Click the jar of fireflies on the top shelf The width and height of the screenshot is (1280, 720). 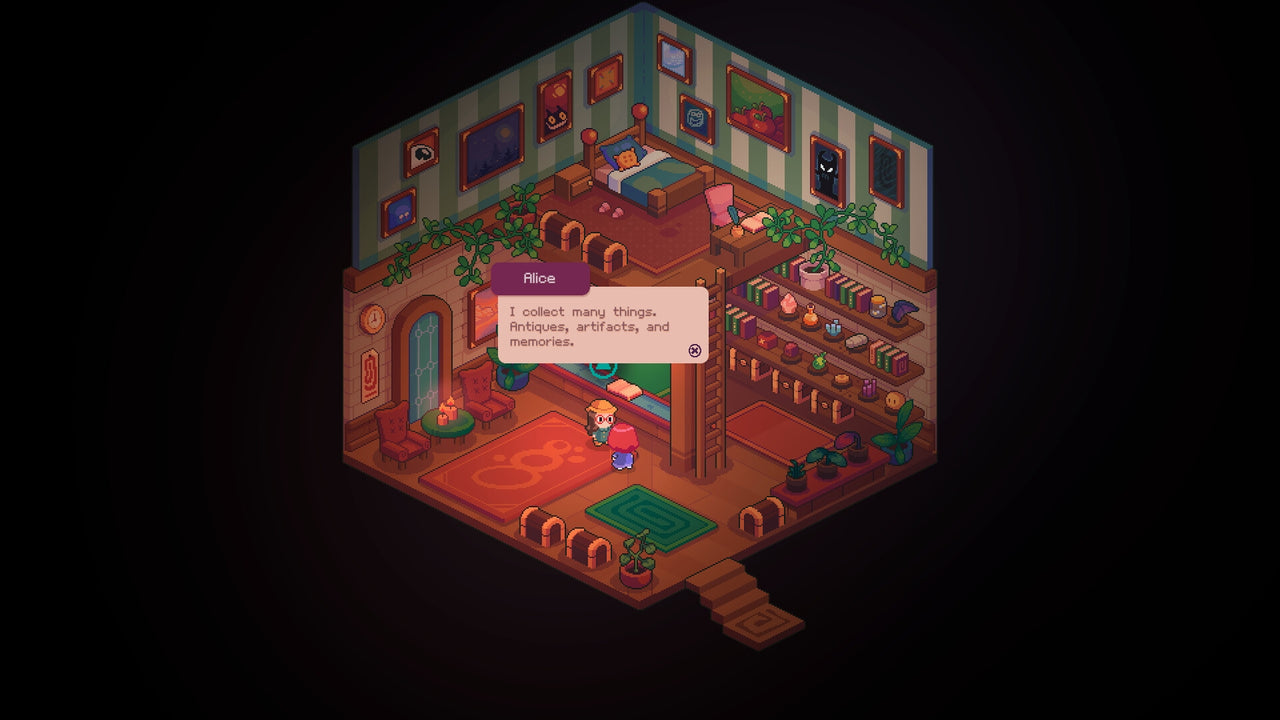879,307
